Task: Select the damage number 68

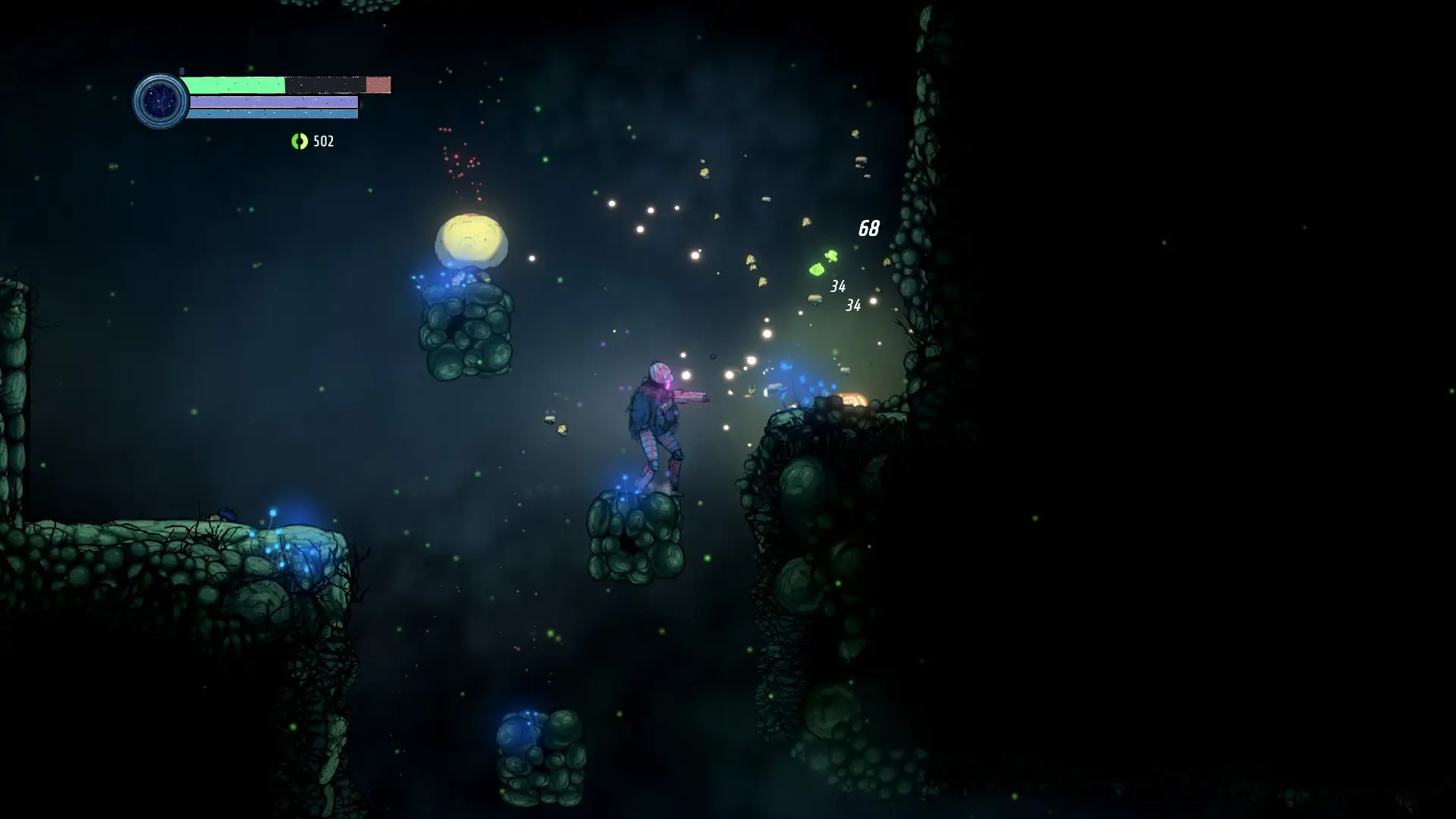Action: 870,227
